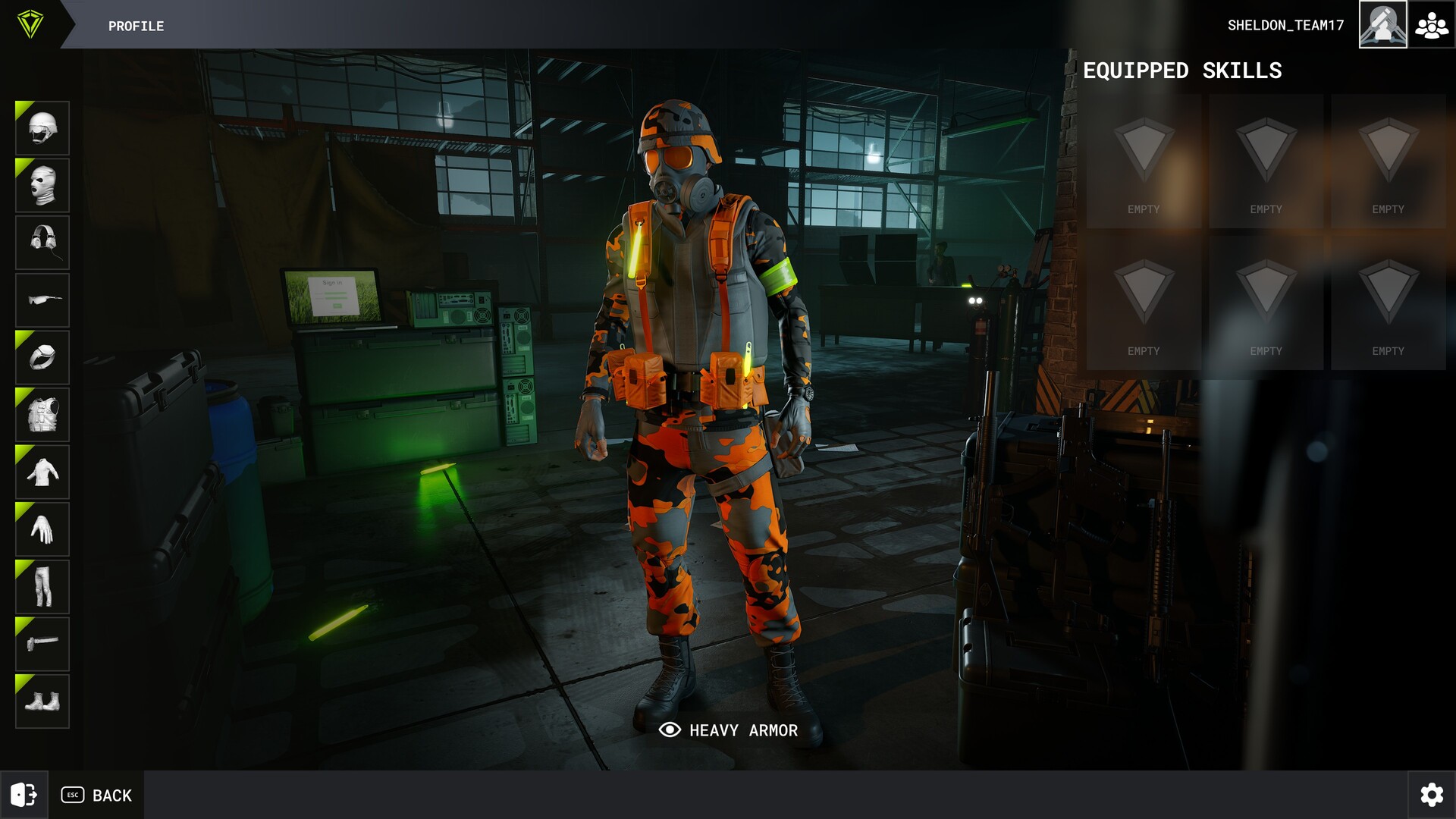The width and height of the screenshot is (1456, 819).
Task: Select the helmet equipment slot
Action: tap(42, 128)
